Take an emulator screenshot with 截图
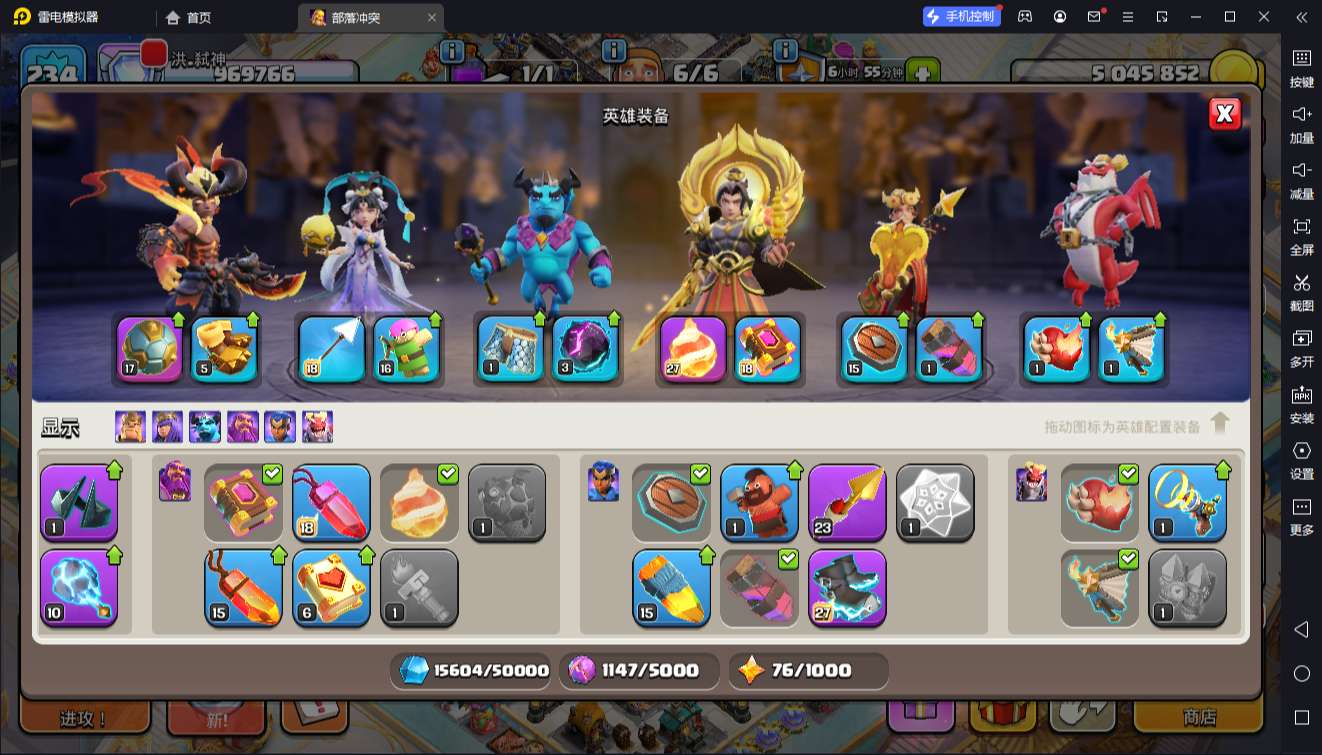Image resolution: width=1322 pixels, height=755 pixels. coord(1301,290)
